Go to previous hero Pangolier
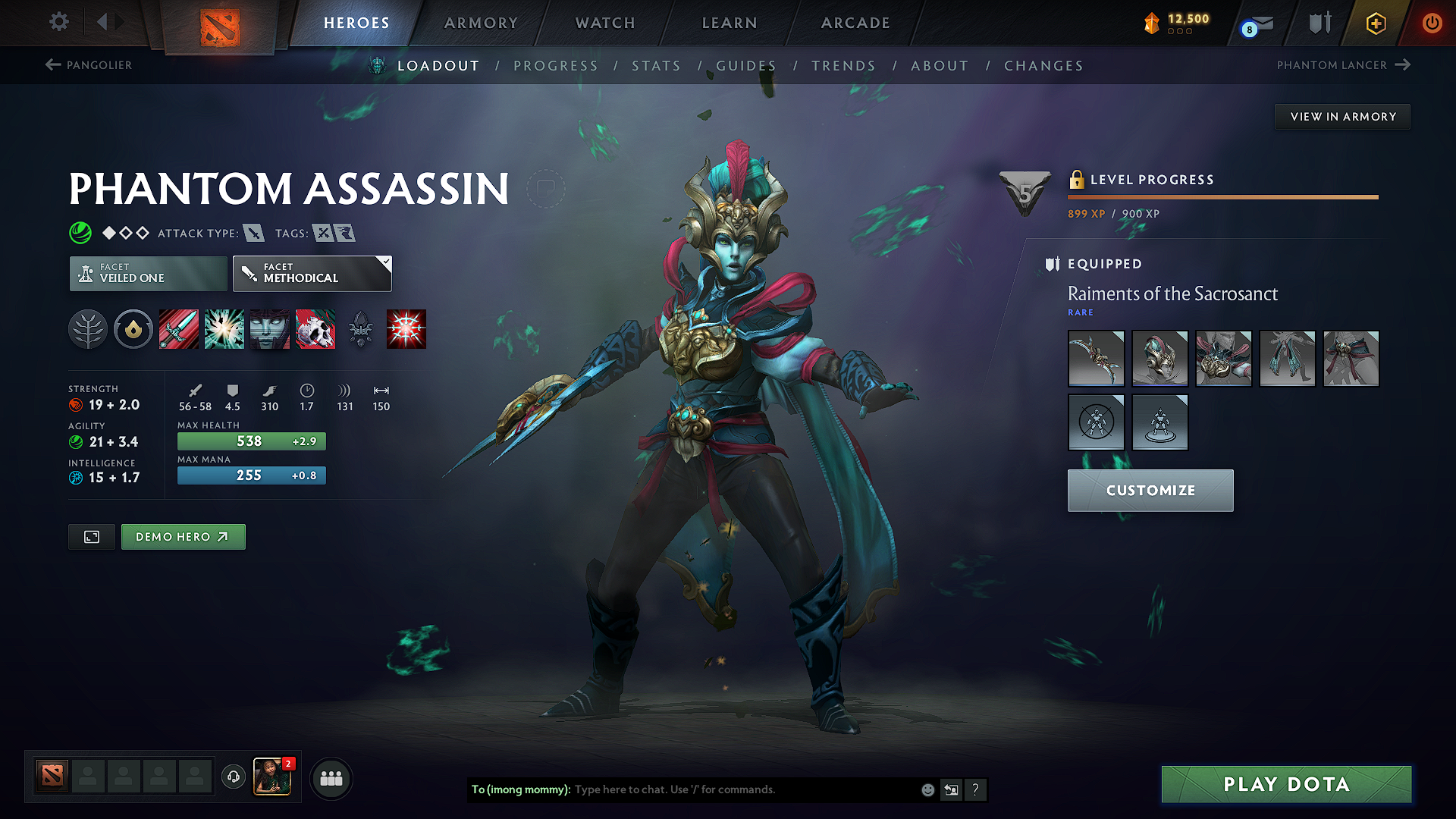The width and height of the screenshot is (1456, 819). tap(89, 65)
